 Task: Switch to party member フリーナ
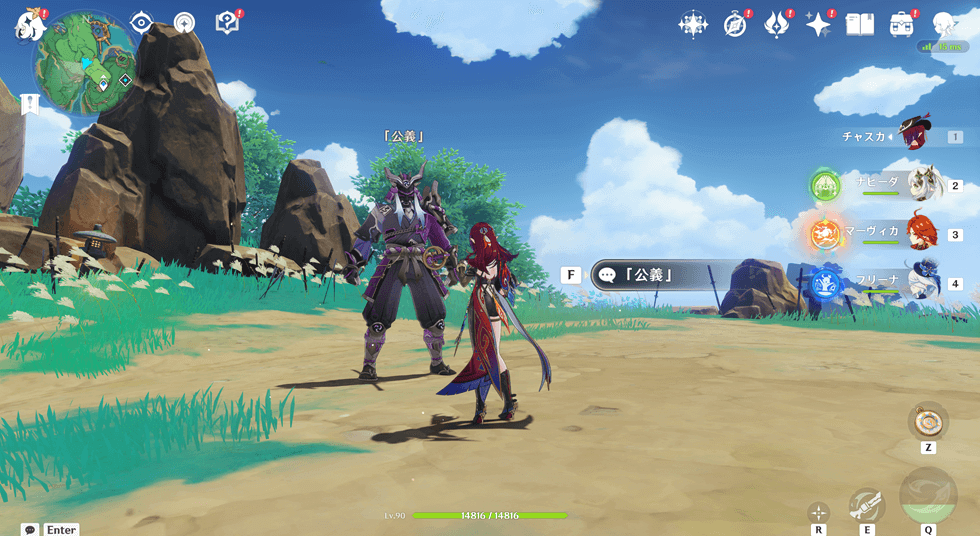pos(921,283)
